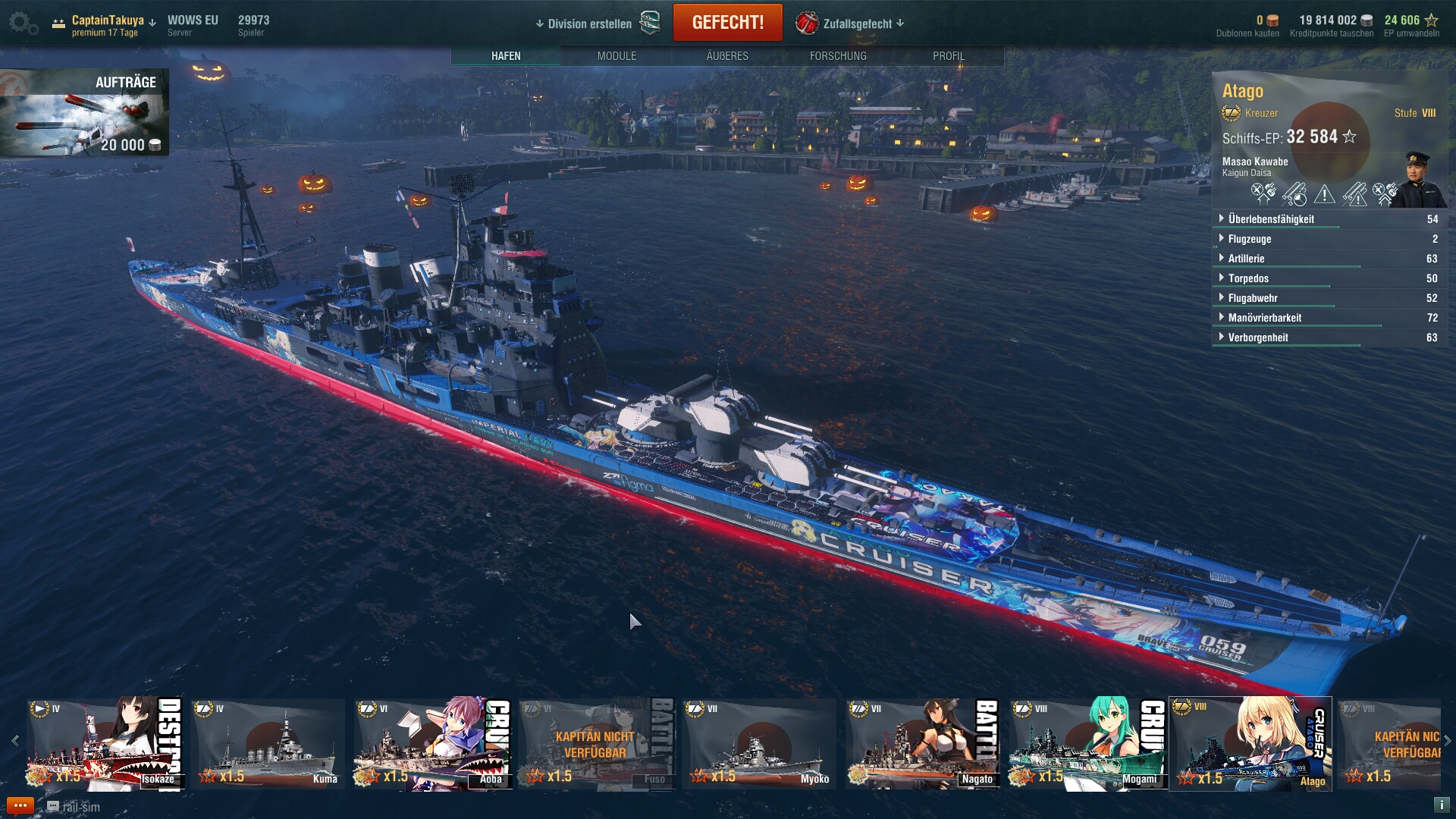Open the Zufallsgefecht battle type dropdown
This screenshot has height=819, width=1456.
(x=857, y=24)
